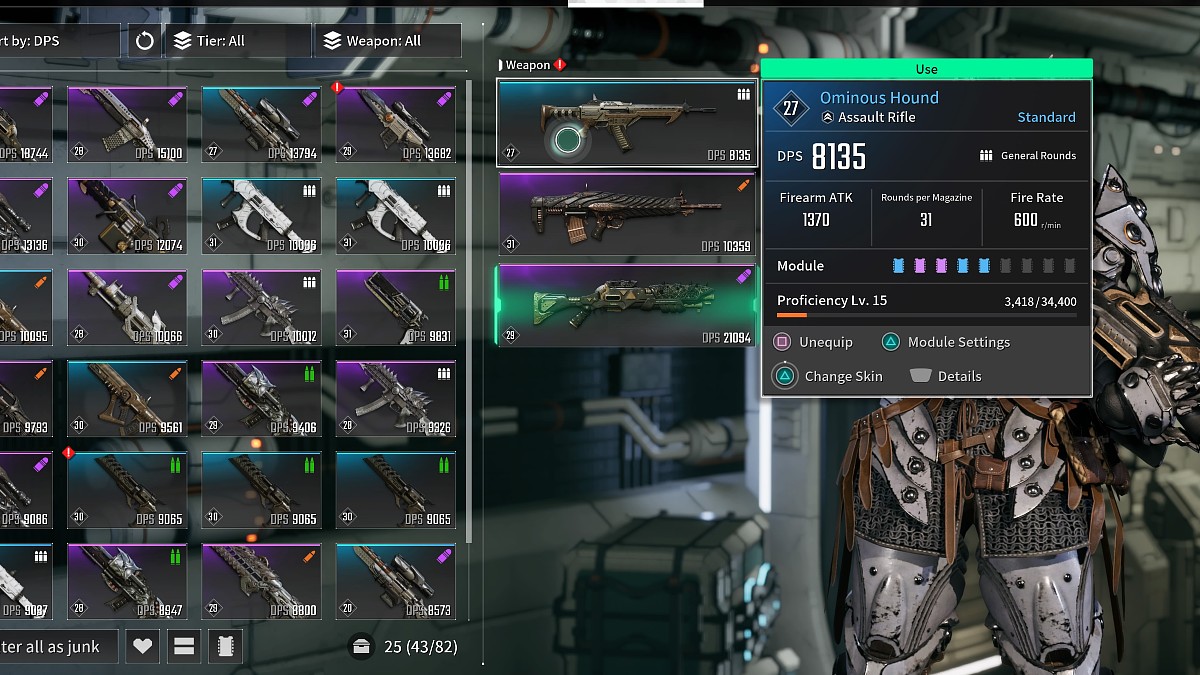Viewport: 1200px width, 675px height.
Task: Pick inventory weapon with DPS 13794
Action: point(261,124)
